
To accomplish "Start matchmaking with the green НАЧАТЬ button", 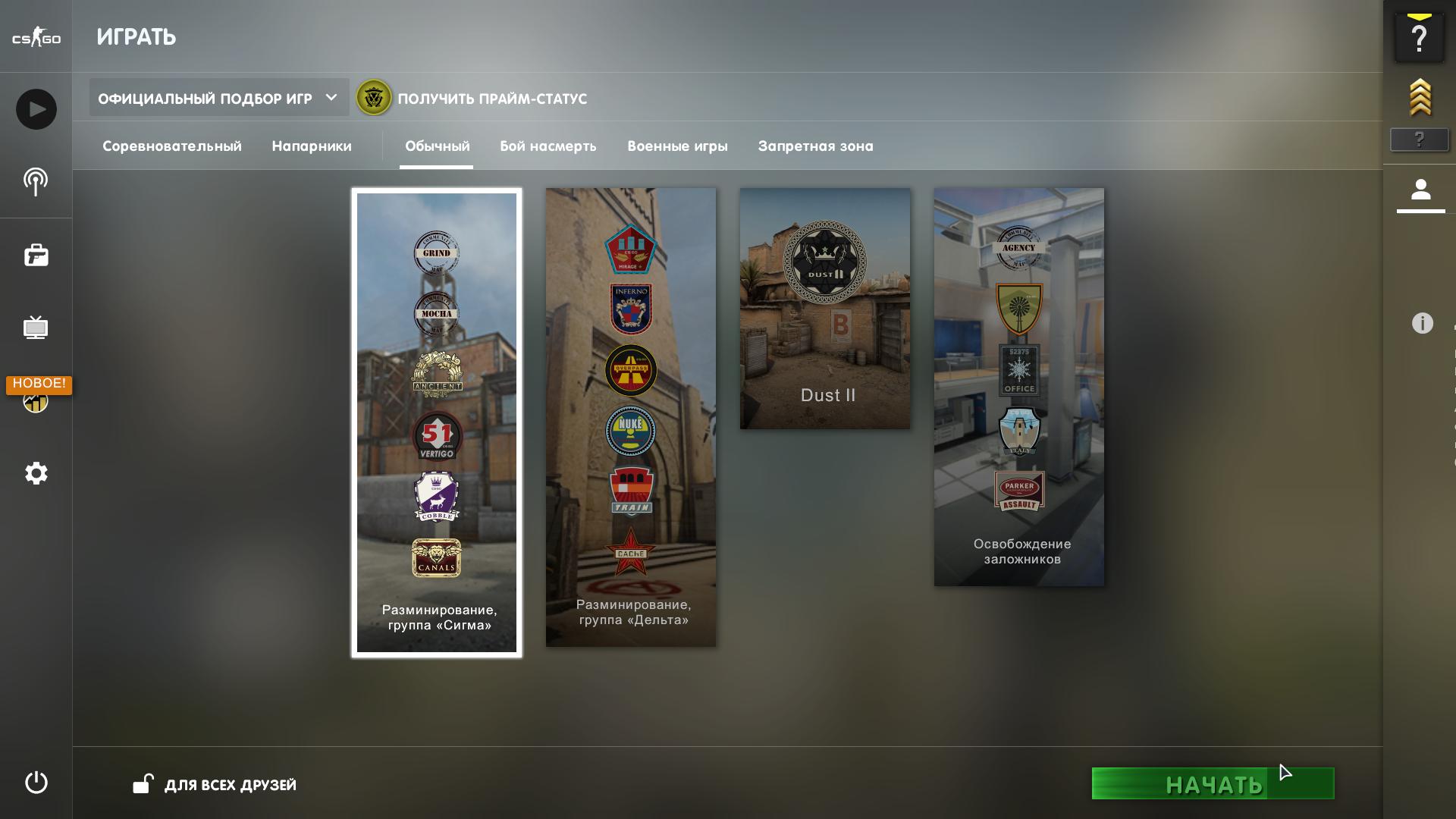I will coord(1212,784).
